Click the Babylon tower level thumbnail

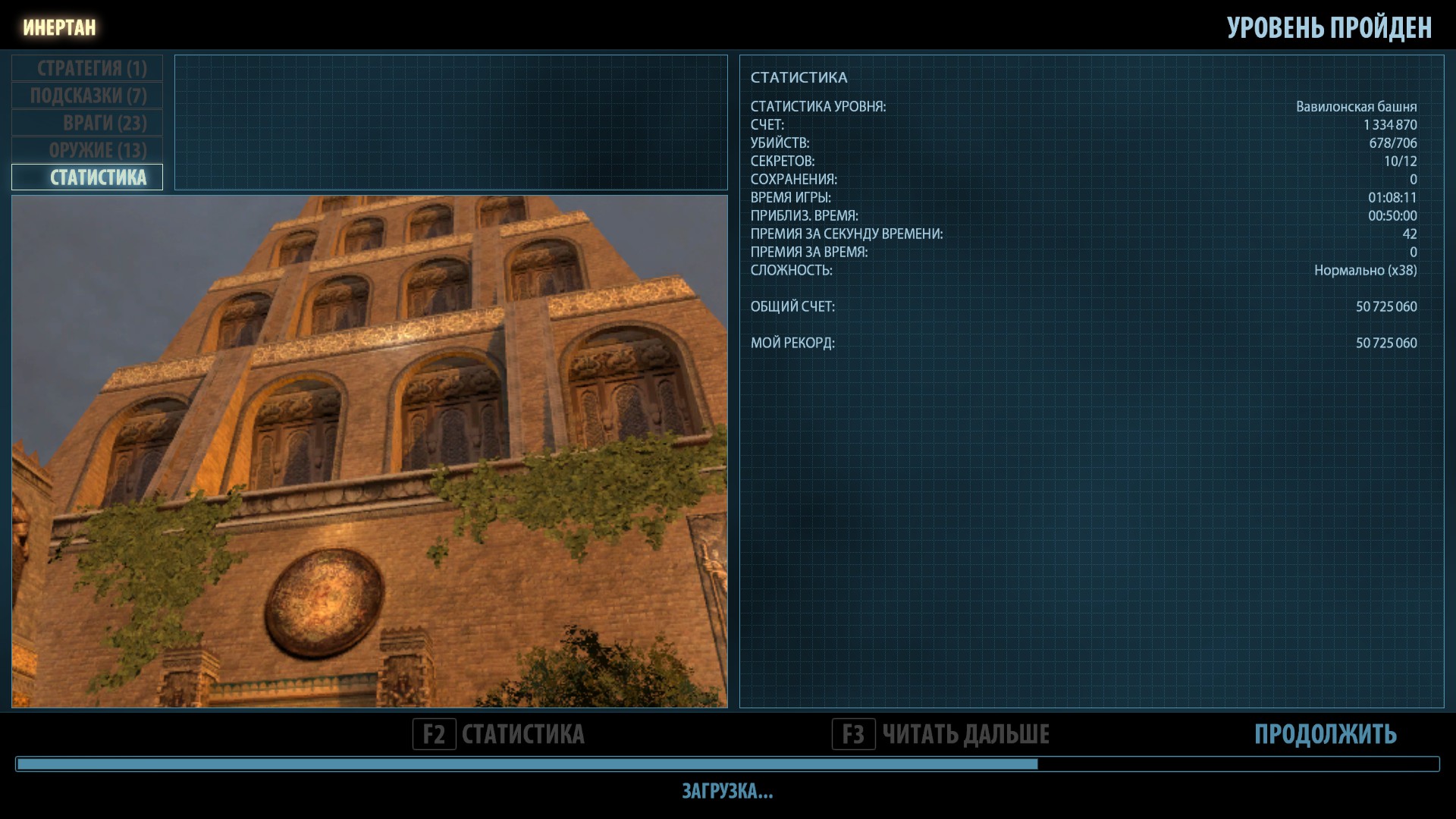(x=369, y=451)
